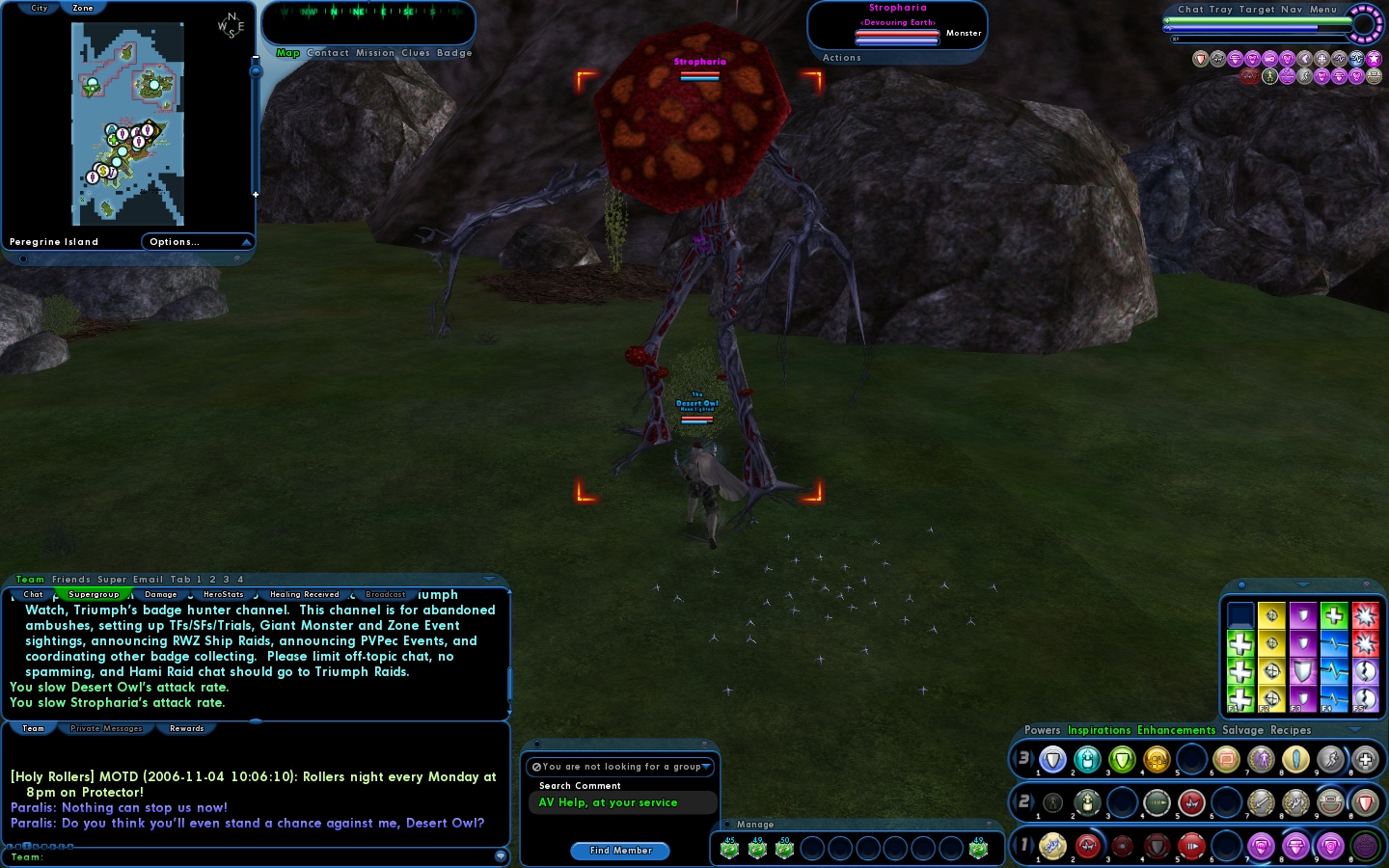The width and height of the screenshot is (1389, 868).
Task: Open the Healing Received chat tab
Action: 304,594
